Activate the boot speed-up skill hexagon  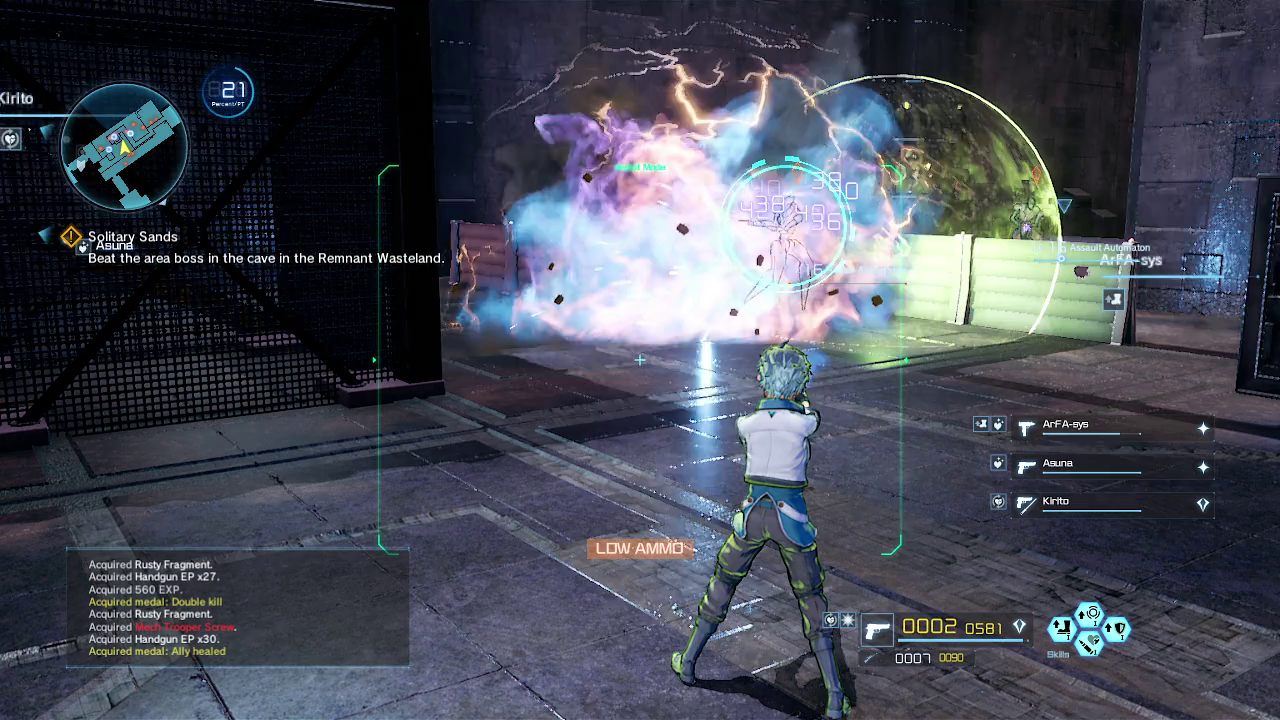coord(1062,629)
